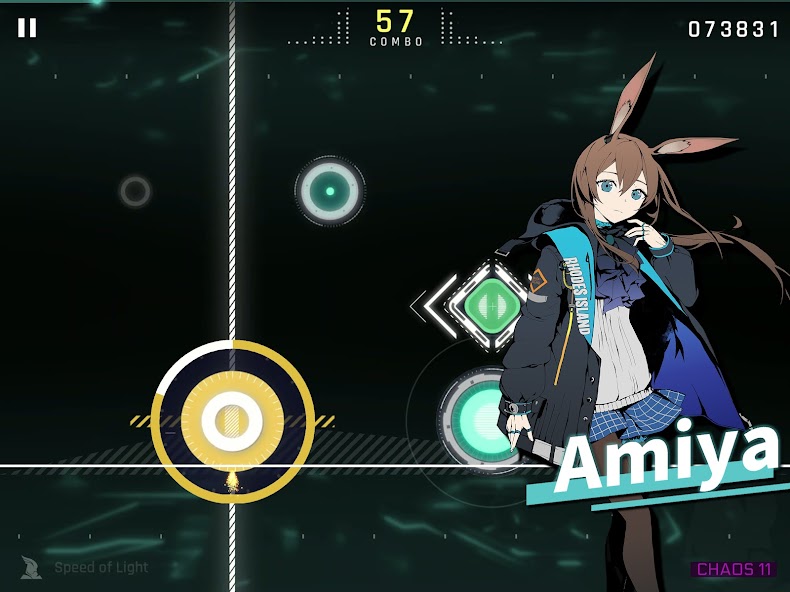Screen dimensions: 790x592
Task: Tap the small faint grey approaching note
Action: tap(135, 191)
